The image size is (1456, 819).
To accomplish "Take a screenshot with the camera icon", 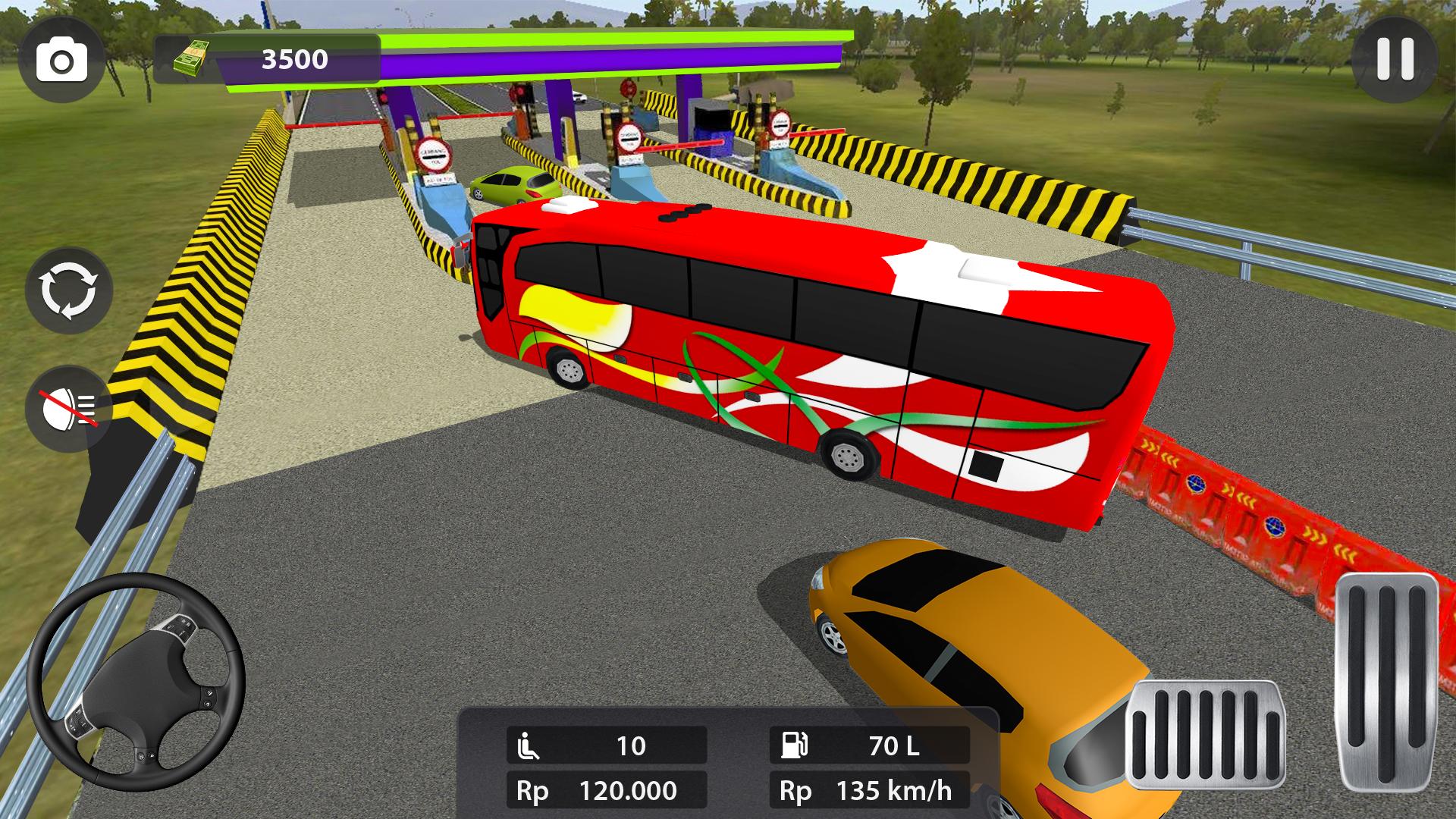I will 64,59.
